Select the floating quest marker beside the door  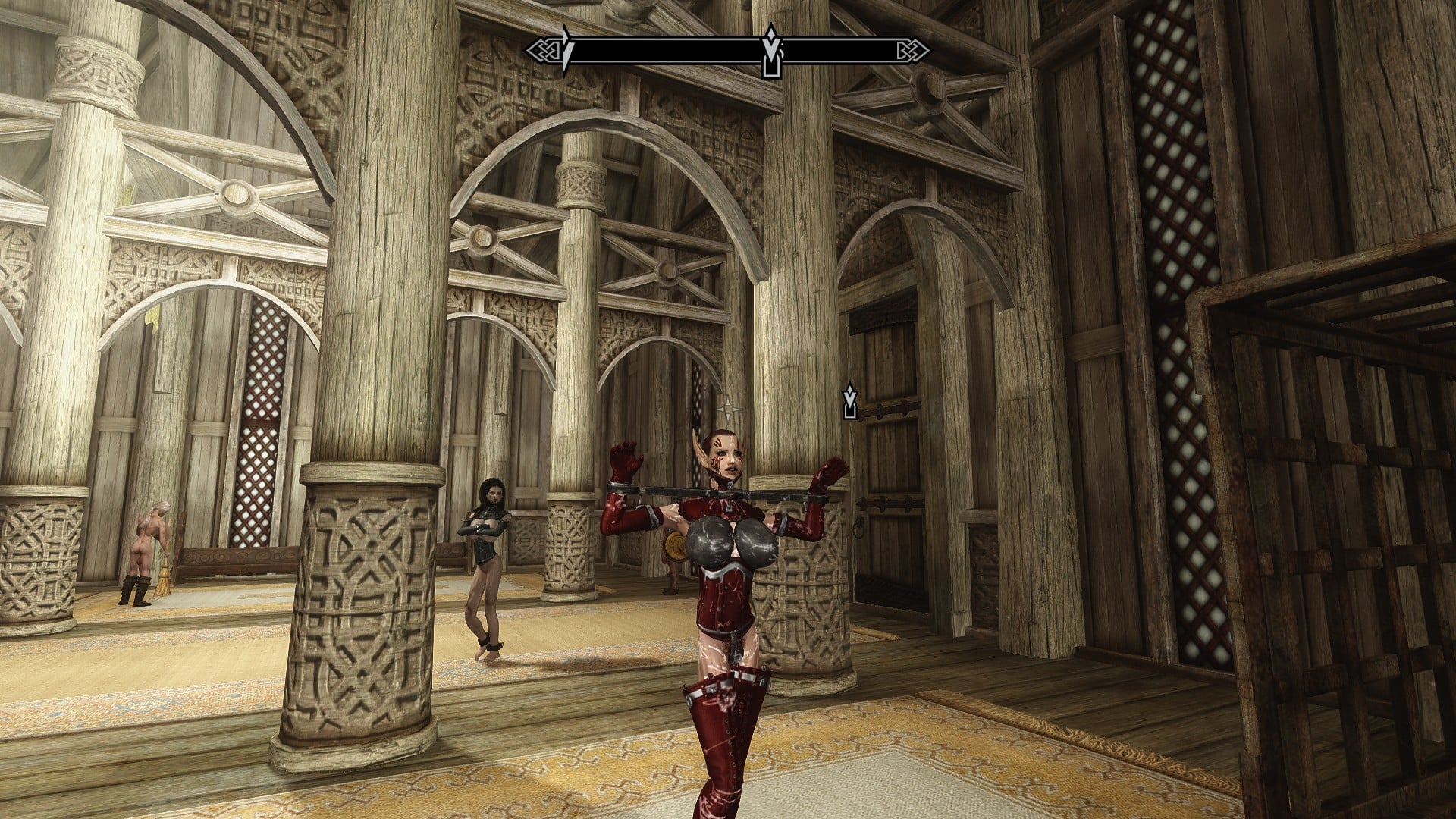pyautogui.click(x=850, y=401)
